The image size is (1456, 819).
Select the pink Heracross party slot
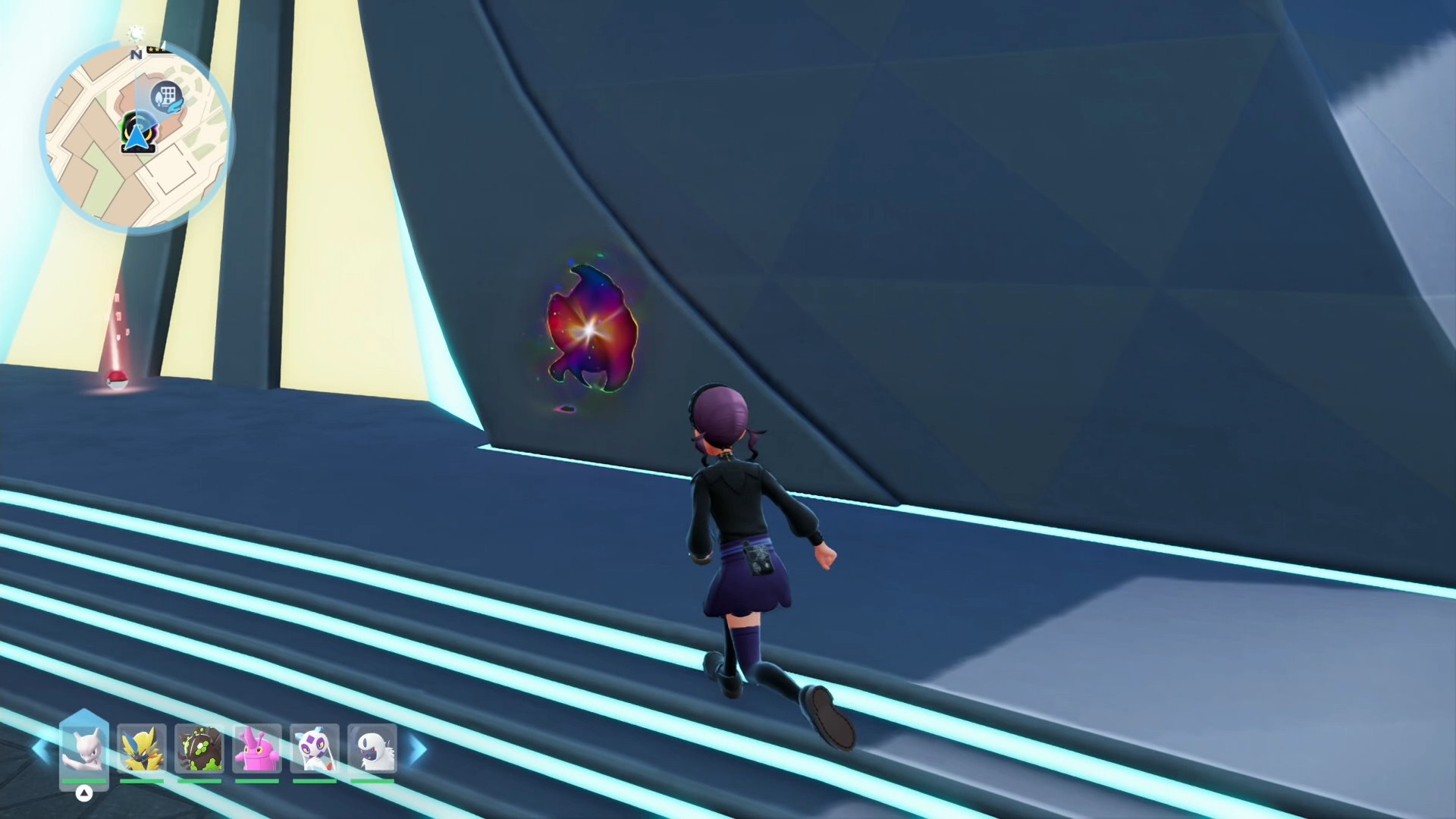pos(257,748)
